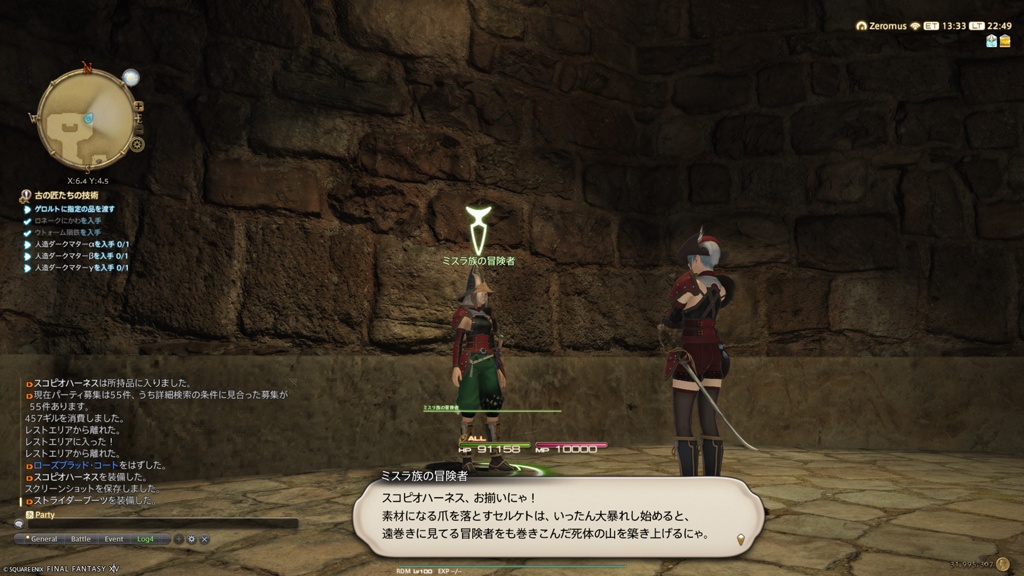Switch to the Event chat tab
This screenshot has height=576, width=1024.
pos(114,539)
